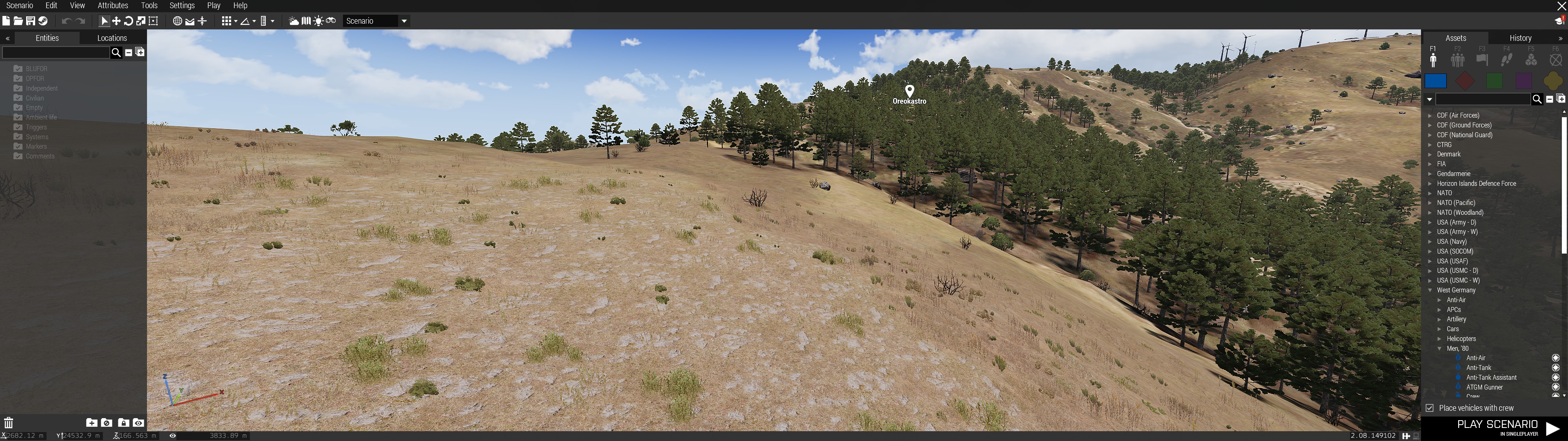Select the BLUFOR entity folder
This screenshot has height=441, width=1568.
(36, 69)
